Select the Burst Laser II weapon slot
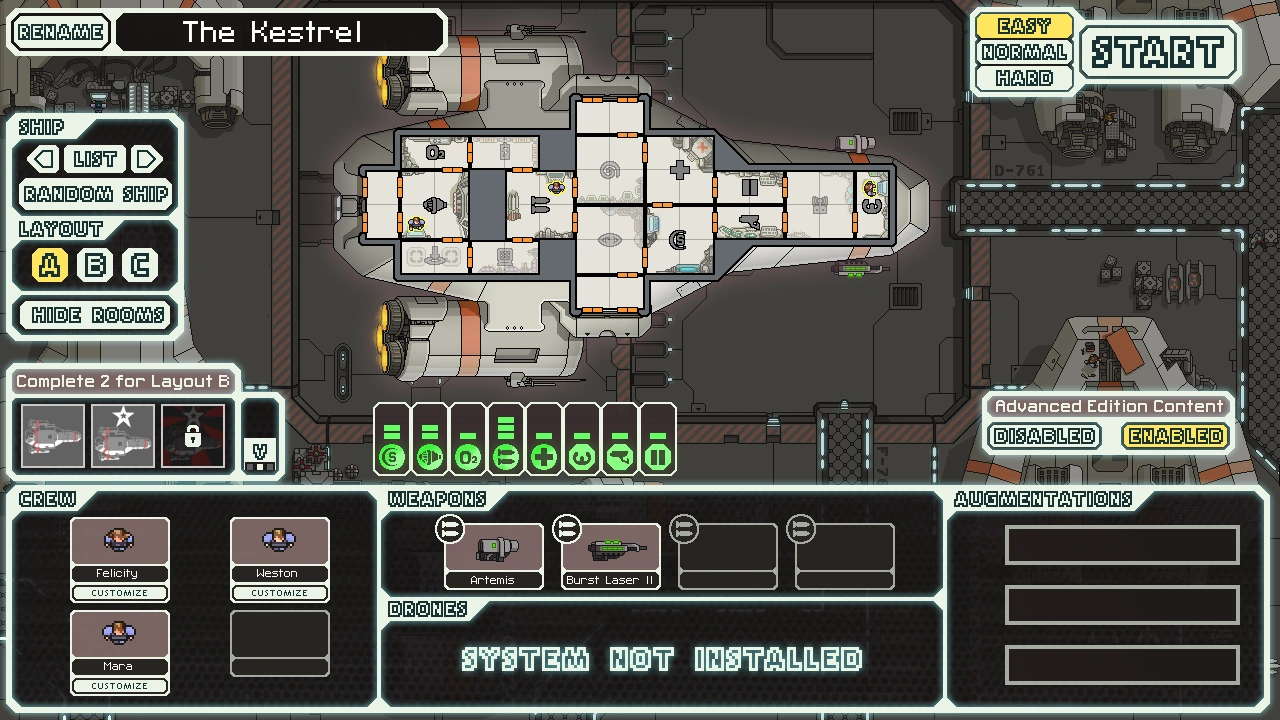 610,550
